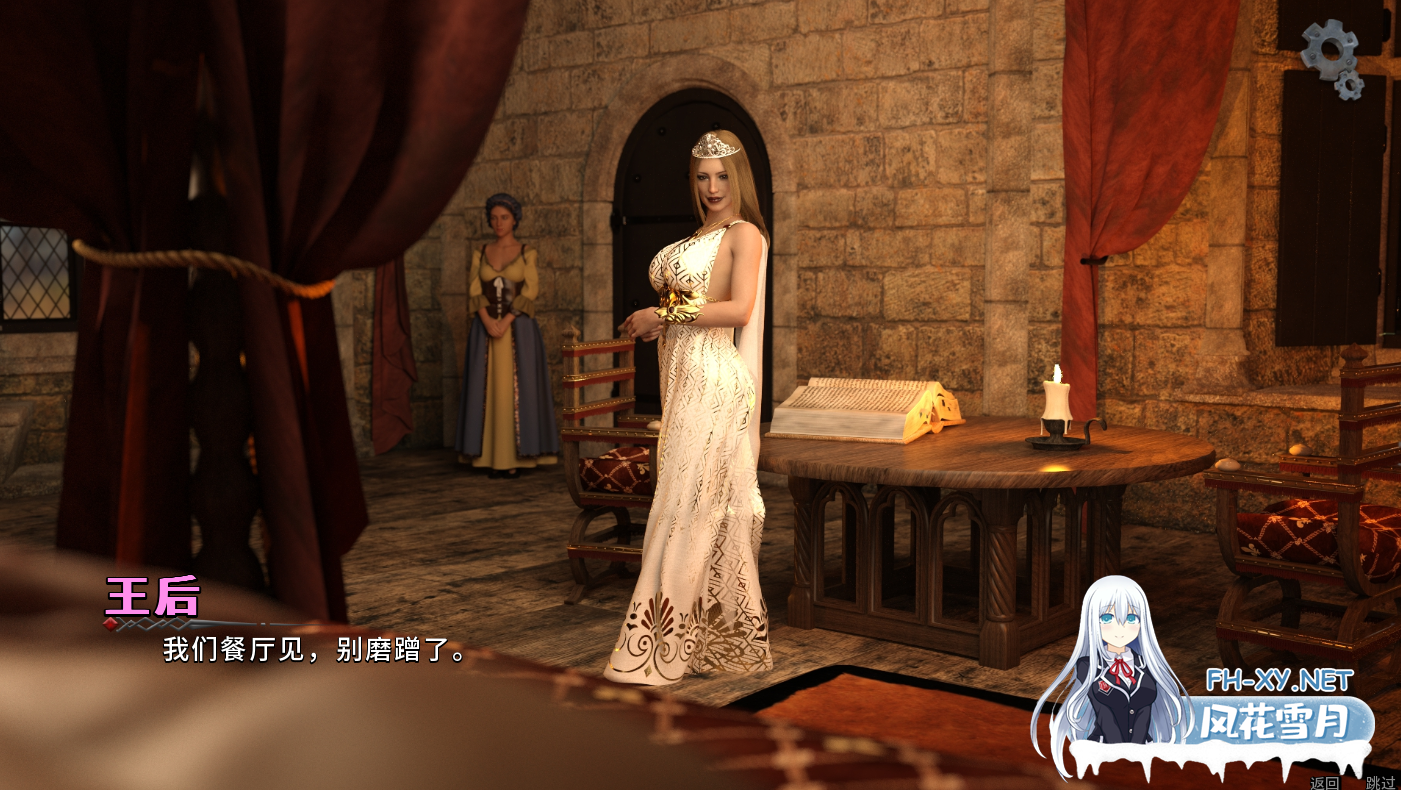
Task: Click the 返回 (back) button
Action: click(x=1324, y=782)
